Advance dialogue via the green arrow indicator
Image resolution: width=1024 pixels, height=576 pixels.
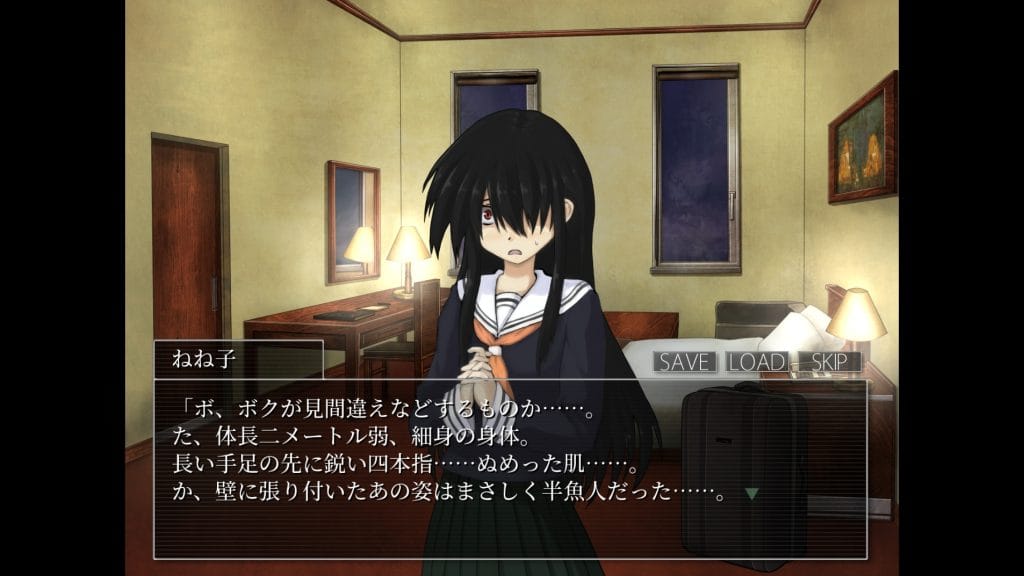tap(752, 493)
